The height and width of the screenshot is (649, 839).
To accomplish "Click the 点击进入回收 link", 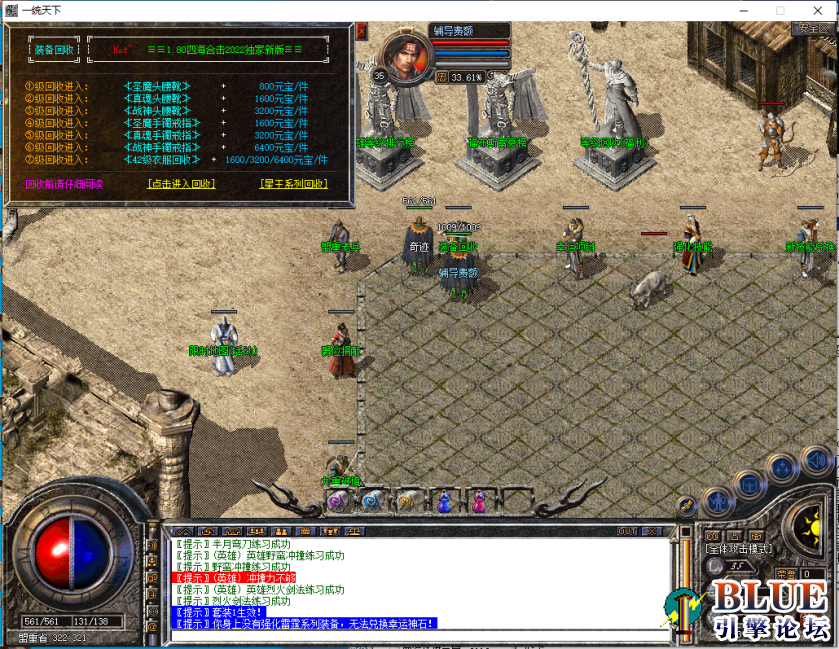I will coord(181,184).
